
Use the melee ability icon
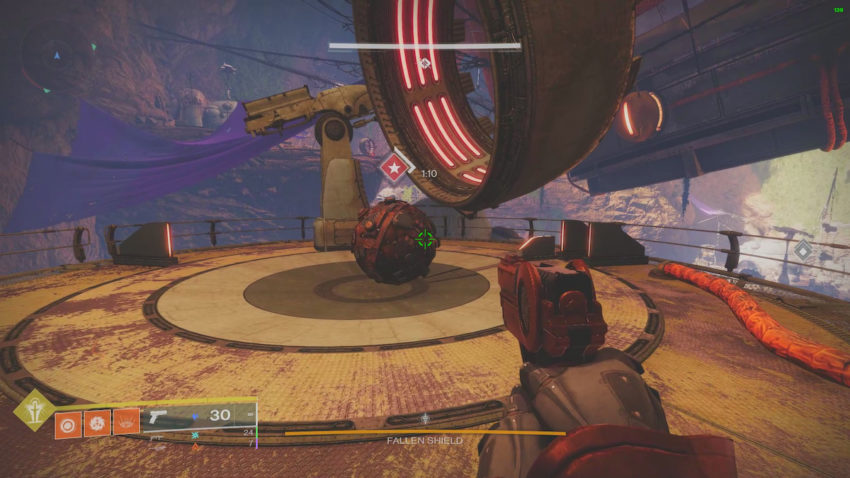pyautogui.click(x=97, y=423)
